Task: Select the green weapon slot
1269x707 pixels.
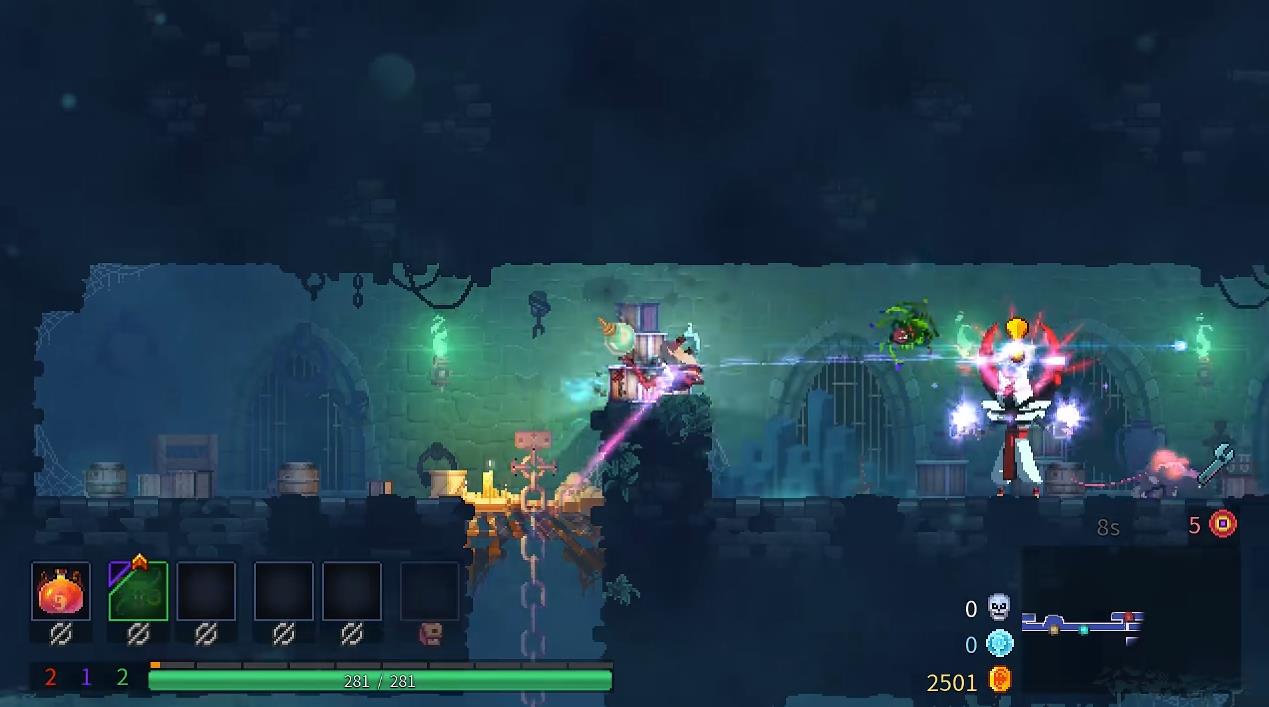Action: [138, 592]
